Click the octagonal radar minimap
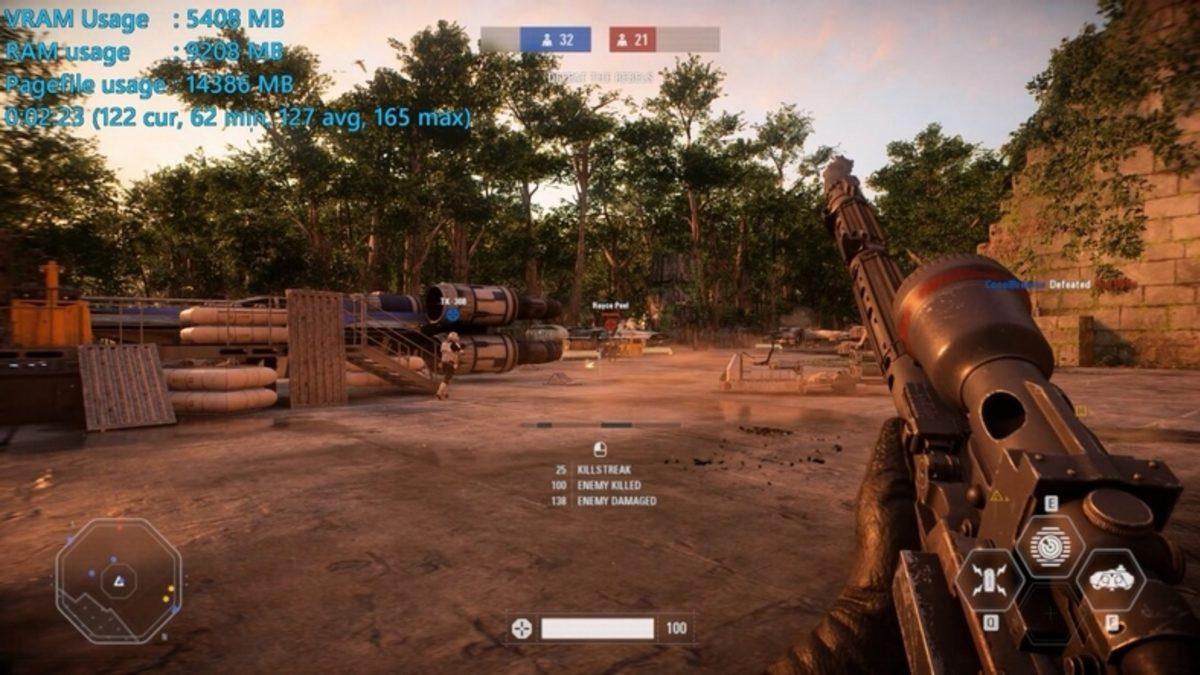The image size is (1200, 675). coord(119,580)
